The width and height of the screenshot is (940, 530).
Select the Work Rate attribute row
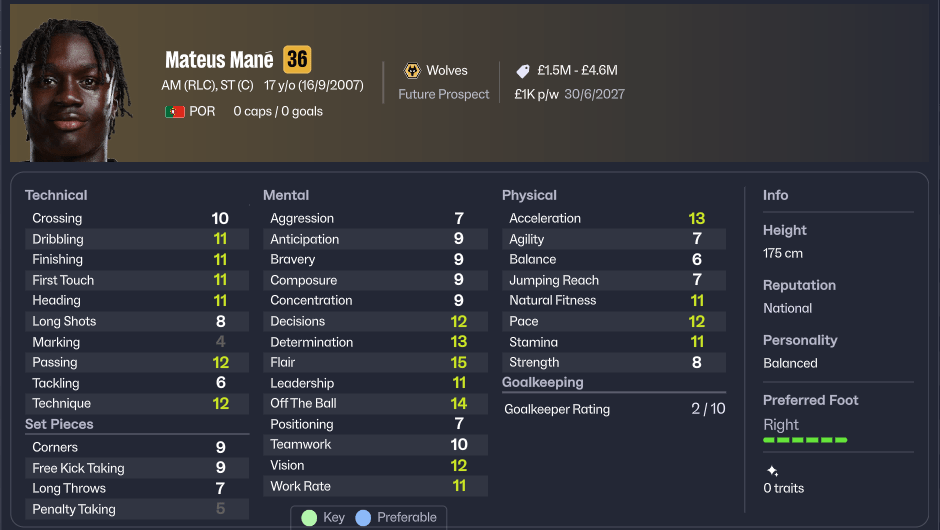[x=375, y=486]
